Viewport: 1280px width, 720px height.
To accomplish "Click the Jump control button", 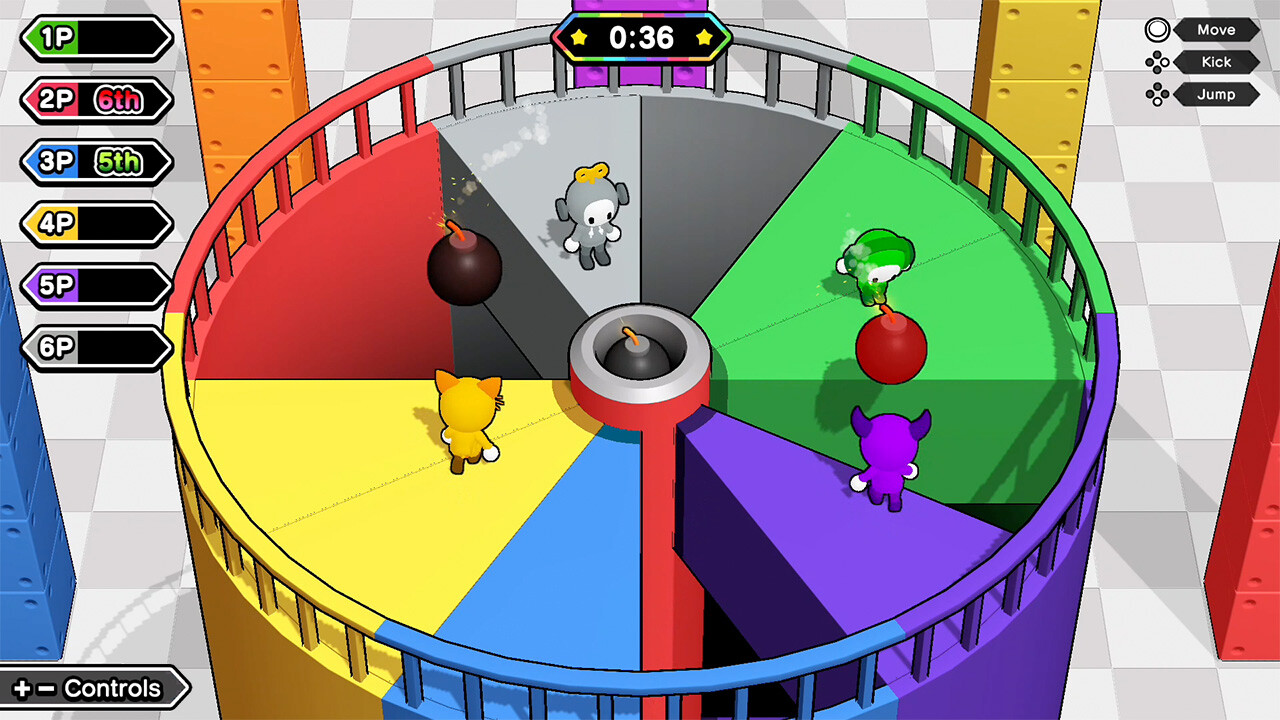I will [x=1215, y=95].
